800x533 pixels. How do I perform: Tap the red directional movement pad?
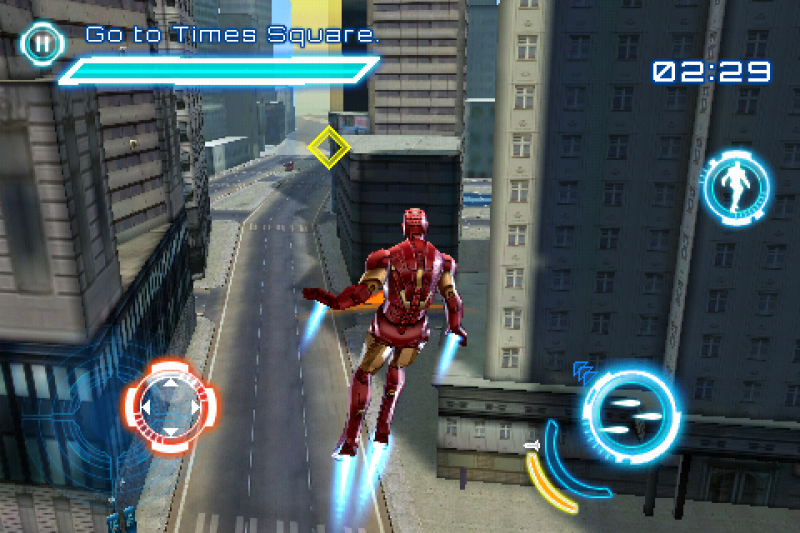169,406
